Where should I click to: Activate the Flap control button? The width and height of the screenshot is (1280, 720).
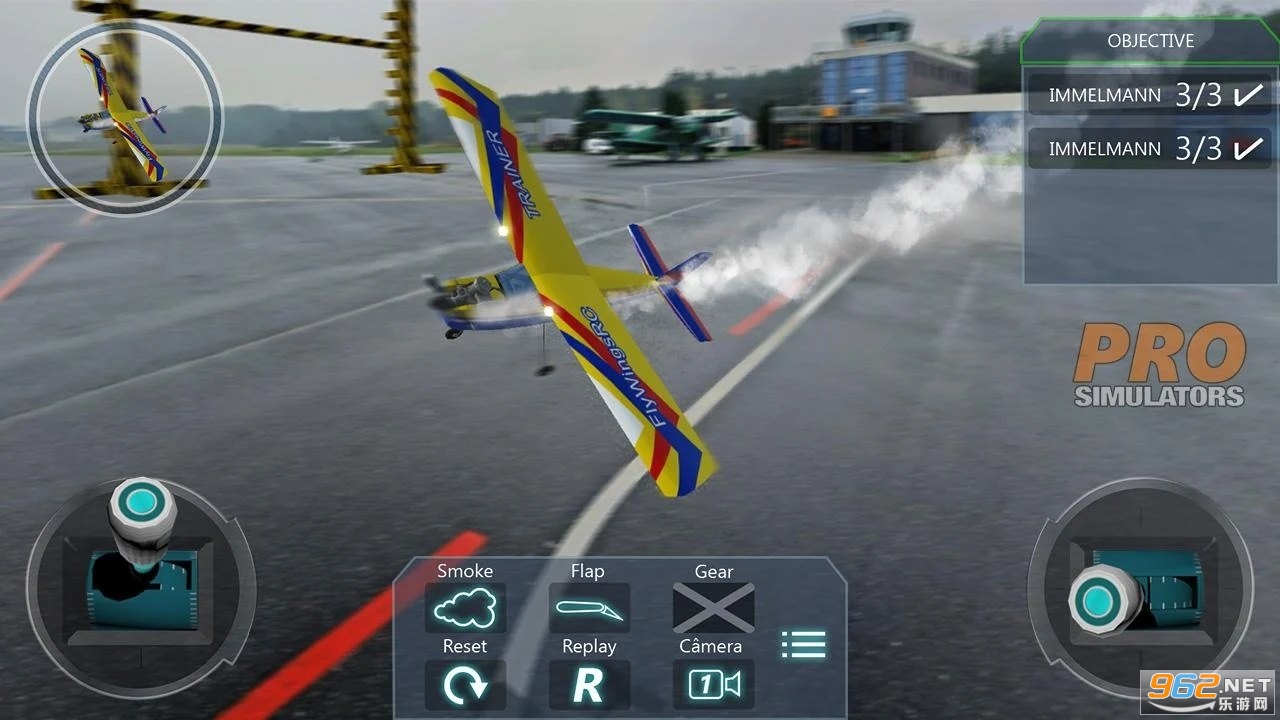tap(589, 607)
